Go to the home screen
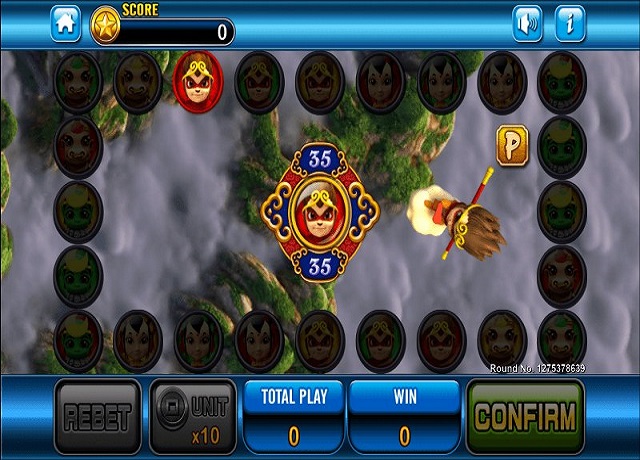 coord(65,23)
